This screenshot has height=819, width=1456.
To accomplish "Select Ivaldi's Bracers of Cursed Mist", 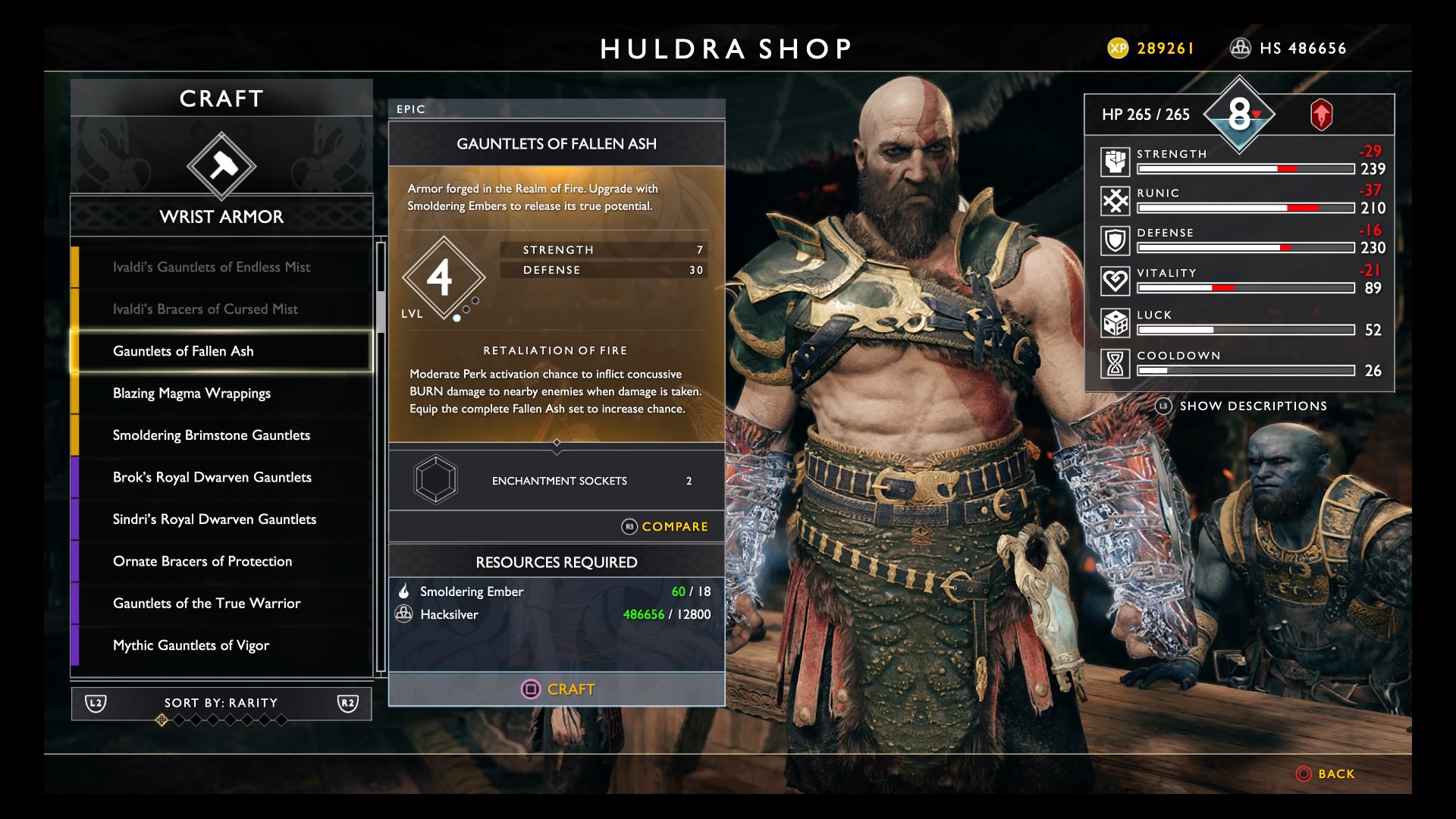I will (x=206, y=309).
